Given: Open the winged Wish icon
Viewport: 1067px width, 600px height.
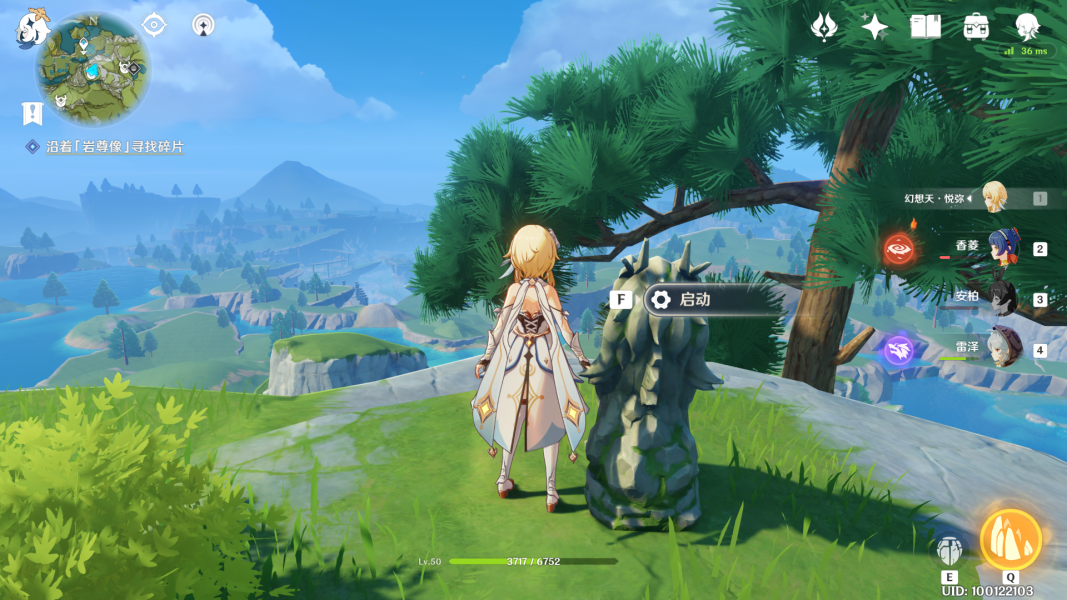Looking at the screenshot, I should point(824,27).
